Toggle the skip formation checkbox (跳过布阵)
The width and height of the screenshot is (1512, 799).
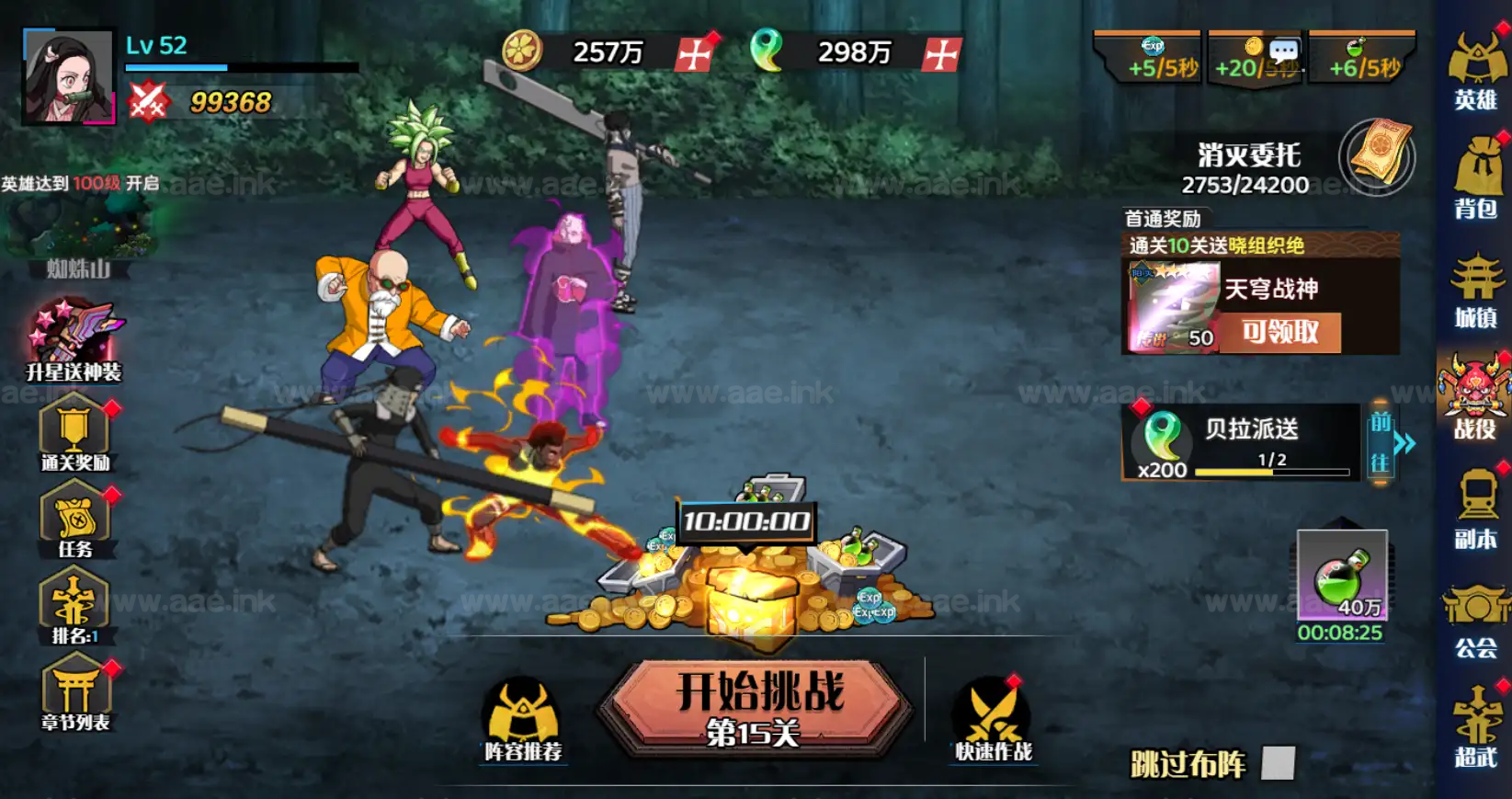coord(1278,763)
